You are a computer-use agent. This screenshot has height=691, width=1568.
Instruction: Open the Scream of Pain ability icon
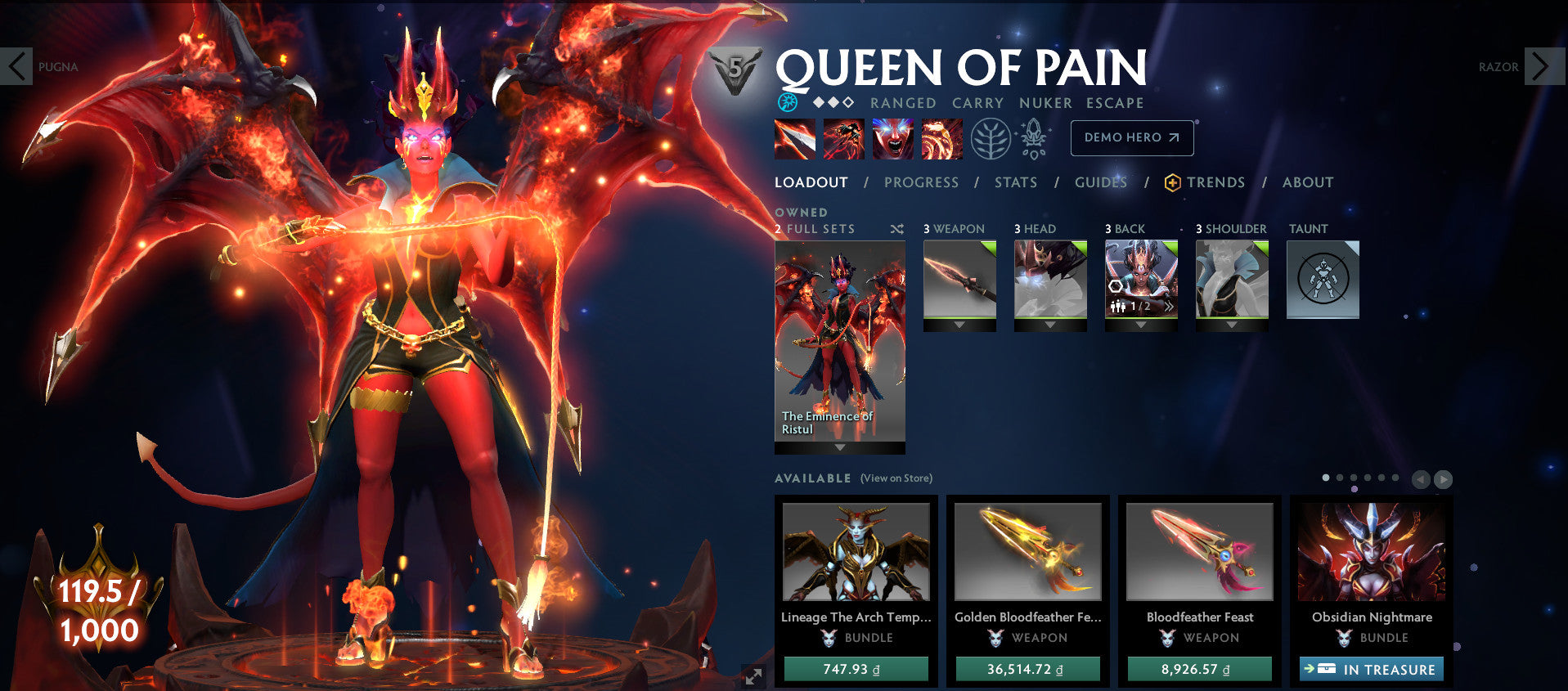coord(892,139)
